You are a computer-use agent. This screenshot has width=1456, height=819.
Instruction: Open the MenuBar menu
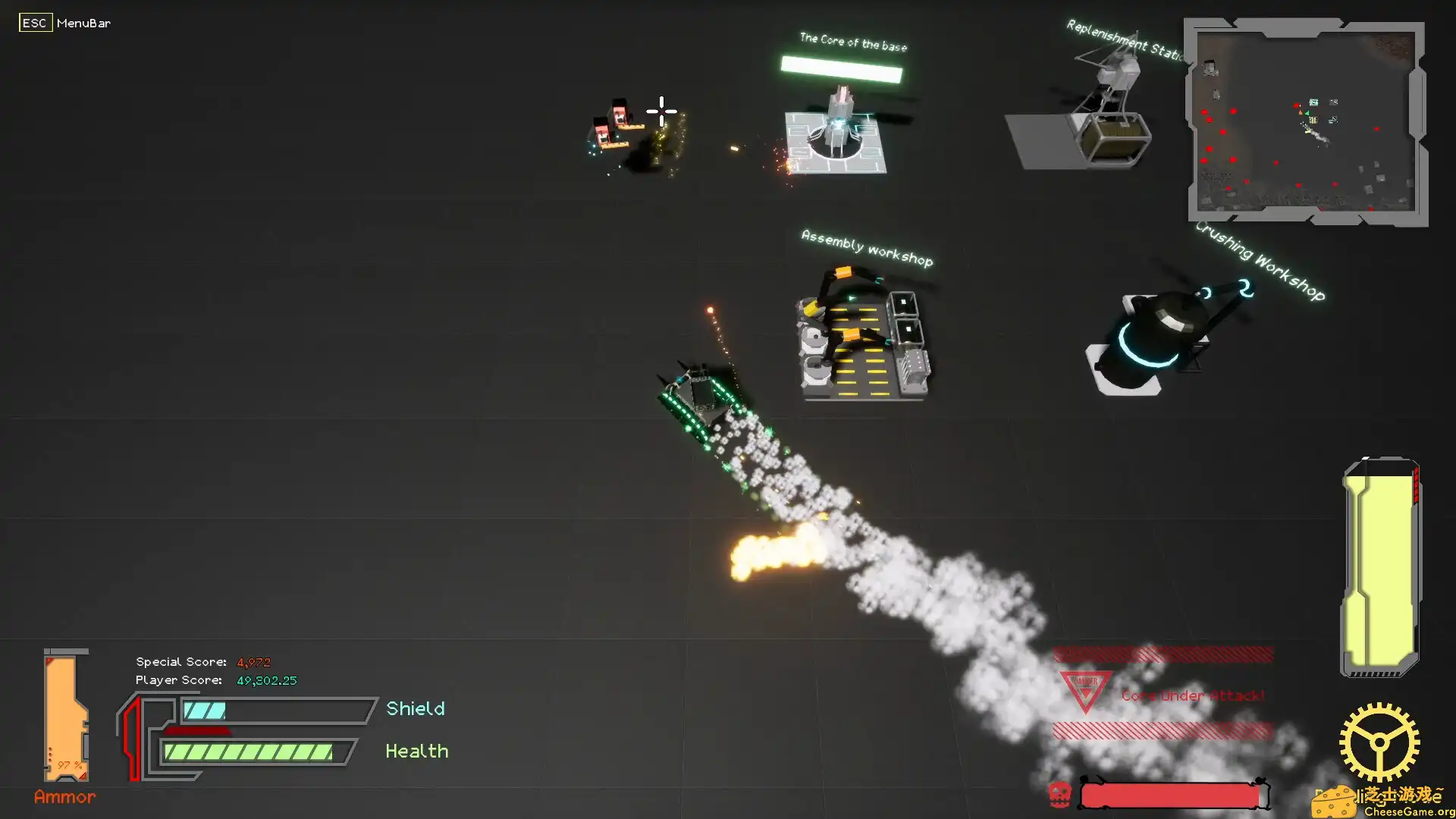[x=83, y=23]
